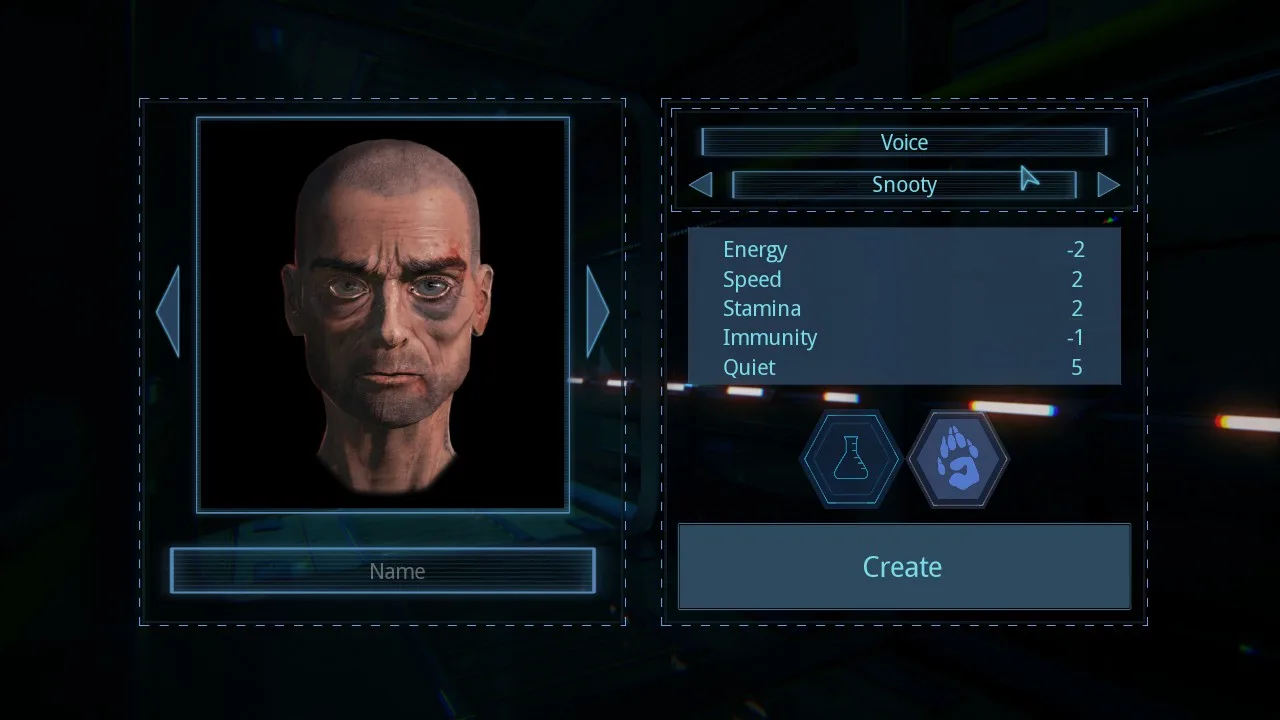Select the Name input field
Screen dimensions: 1280x720
[383, 571]
